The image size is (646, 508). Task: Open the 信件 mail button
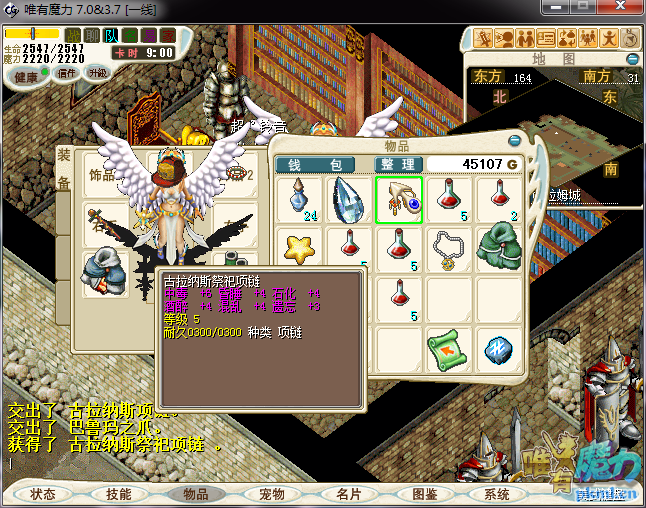tap(67, 73)
